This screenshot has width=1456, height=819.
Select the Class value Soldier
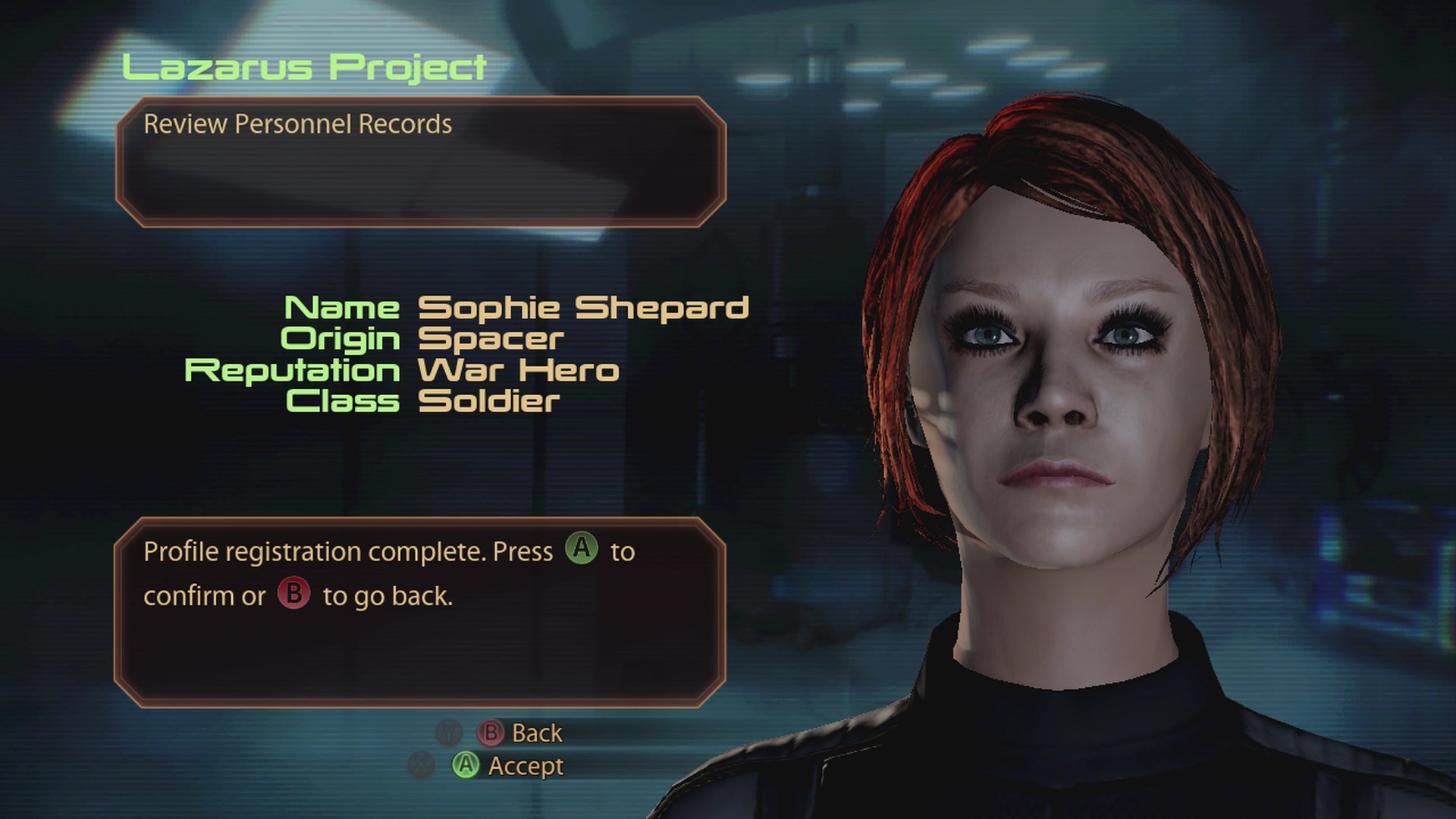click(x=489, y=402)
